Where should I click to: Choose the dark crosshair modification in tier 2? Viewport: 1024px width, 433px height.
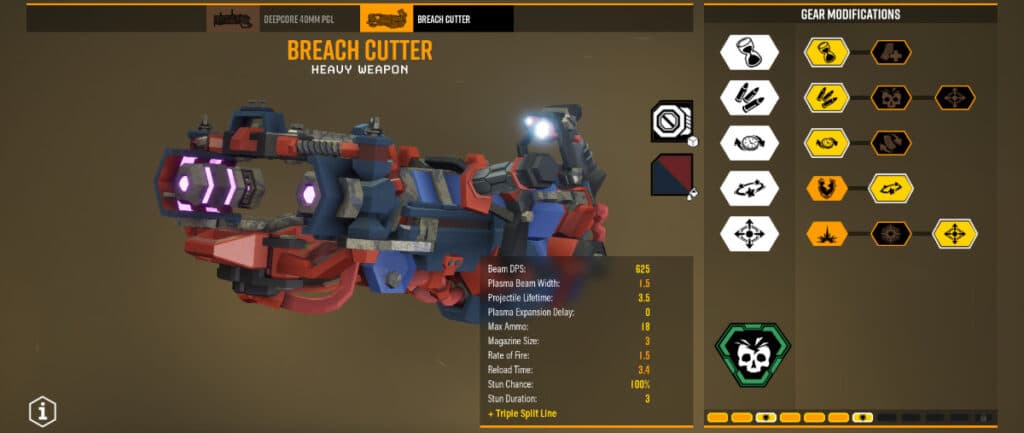(x=955, y=98)
